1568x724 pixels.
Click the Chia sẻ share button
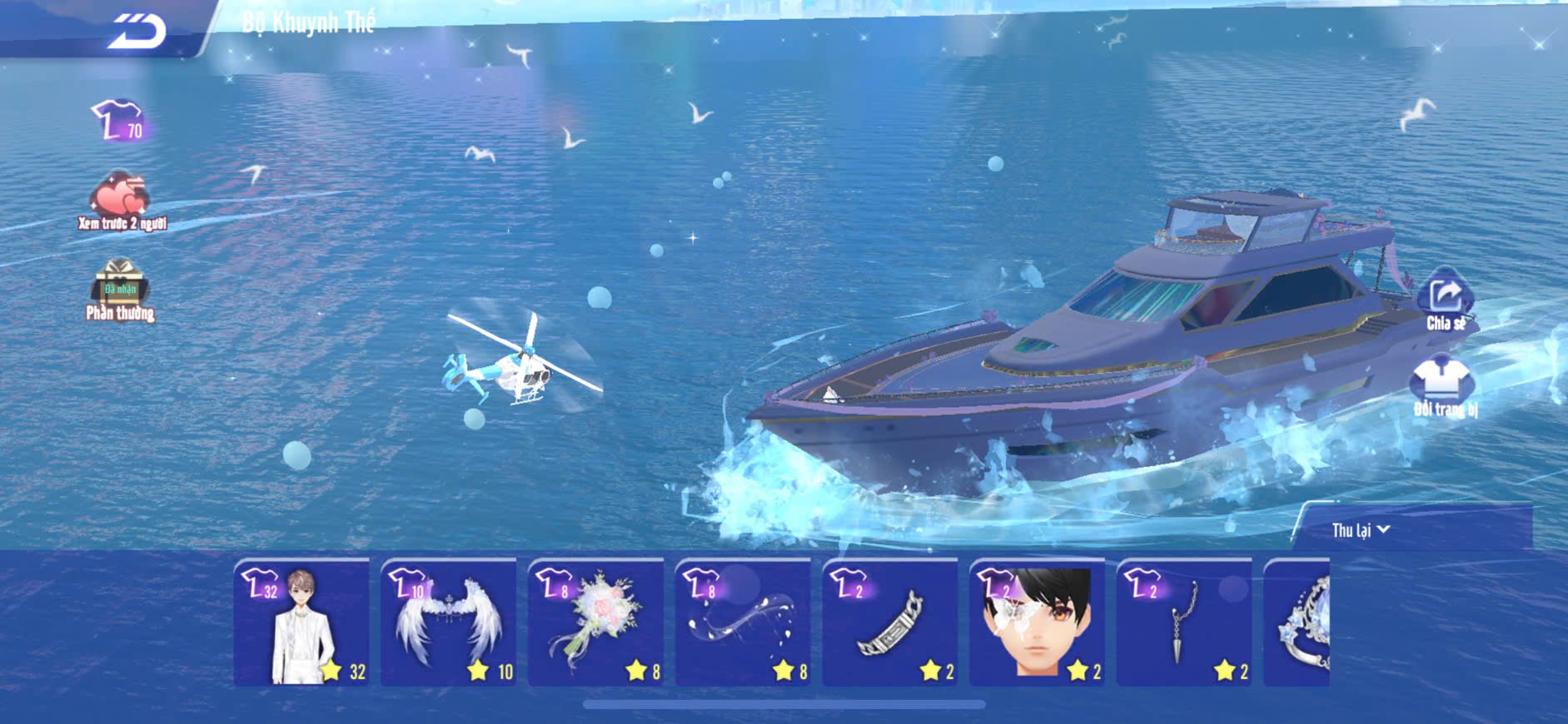point(1446,300)
